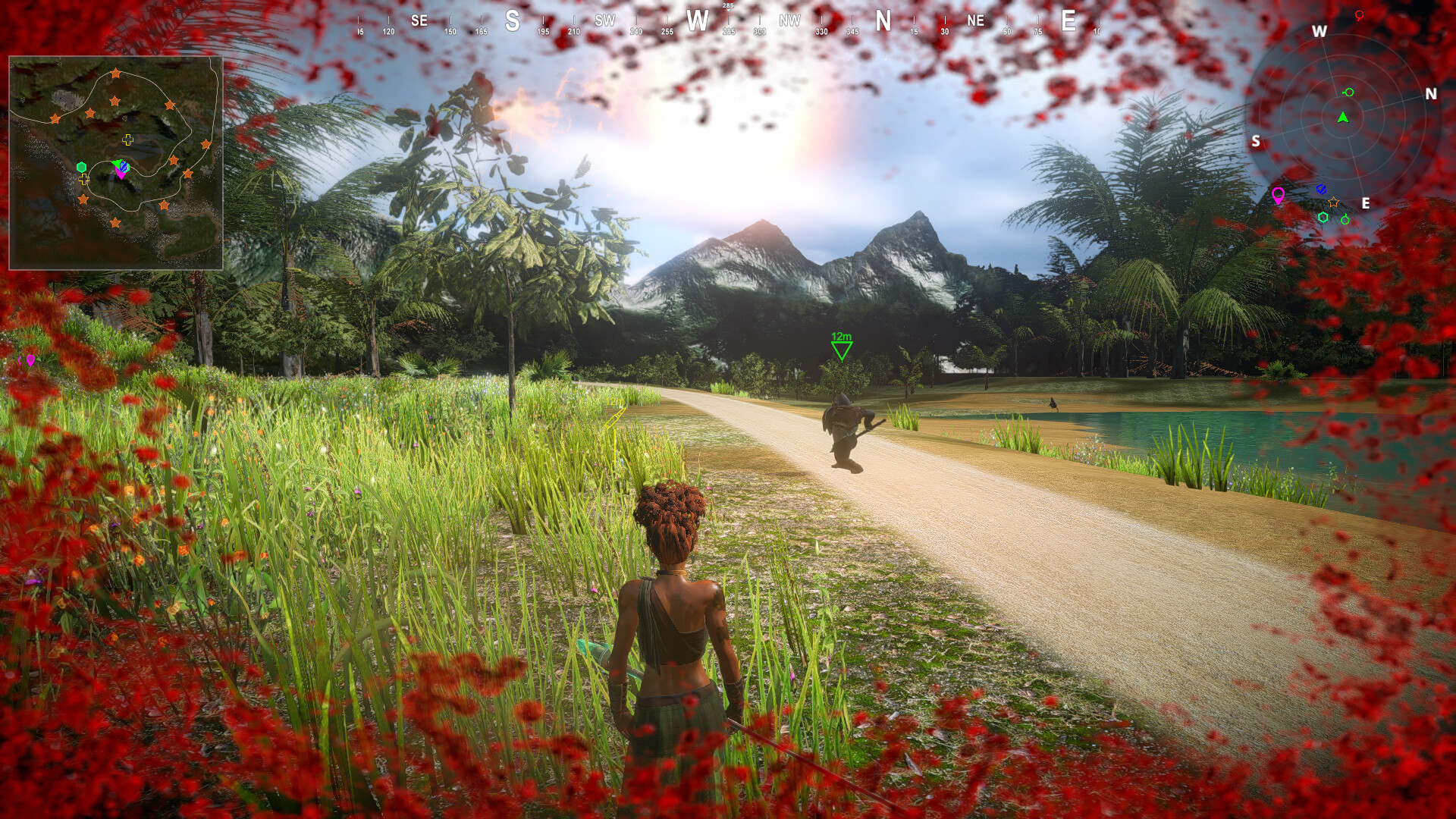Click an orange star marker on the minimap

[x=116, y=72]
